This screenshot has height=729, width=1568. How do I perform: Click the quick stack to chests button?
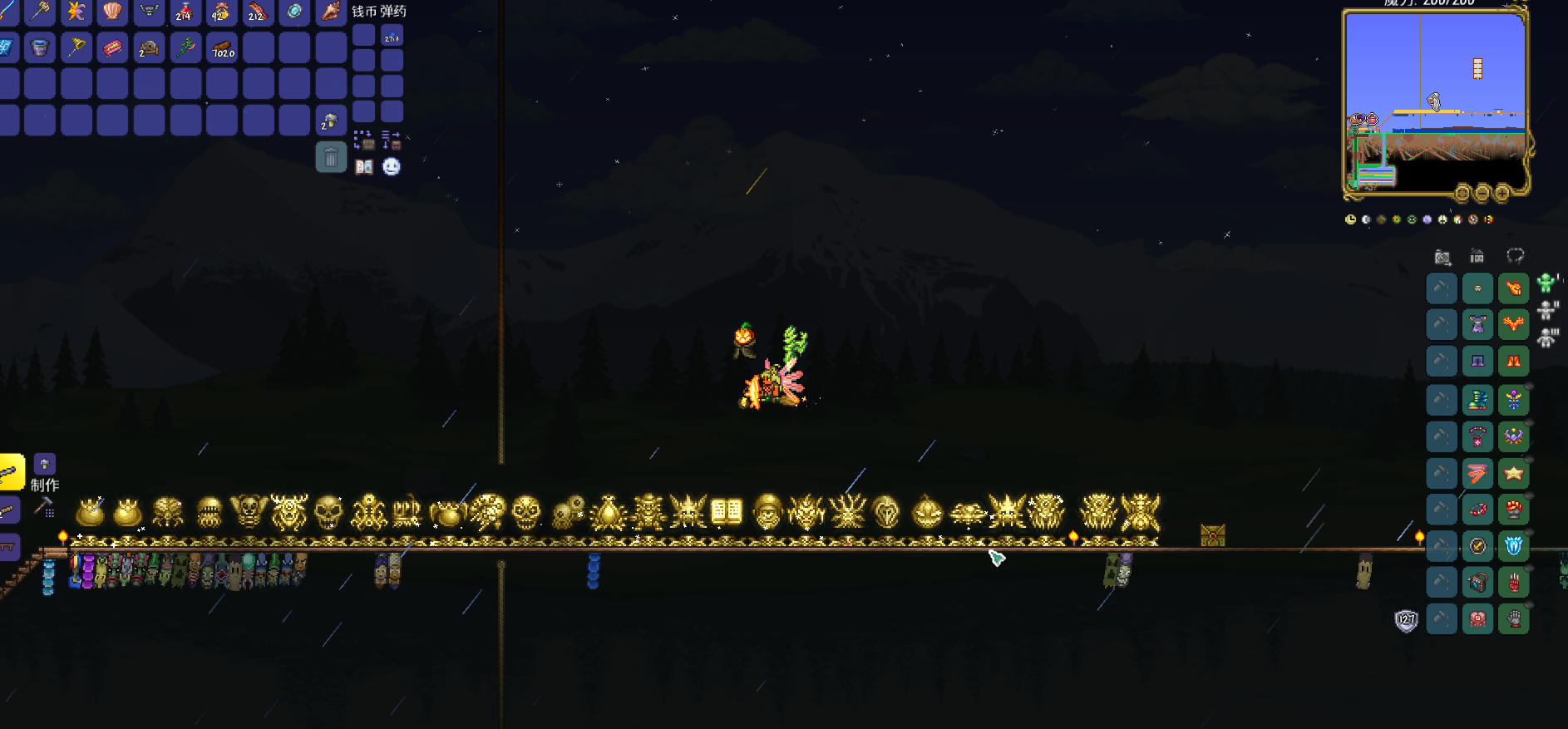pyautogui.click(x=363, y=140)
